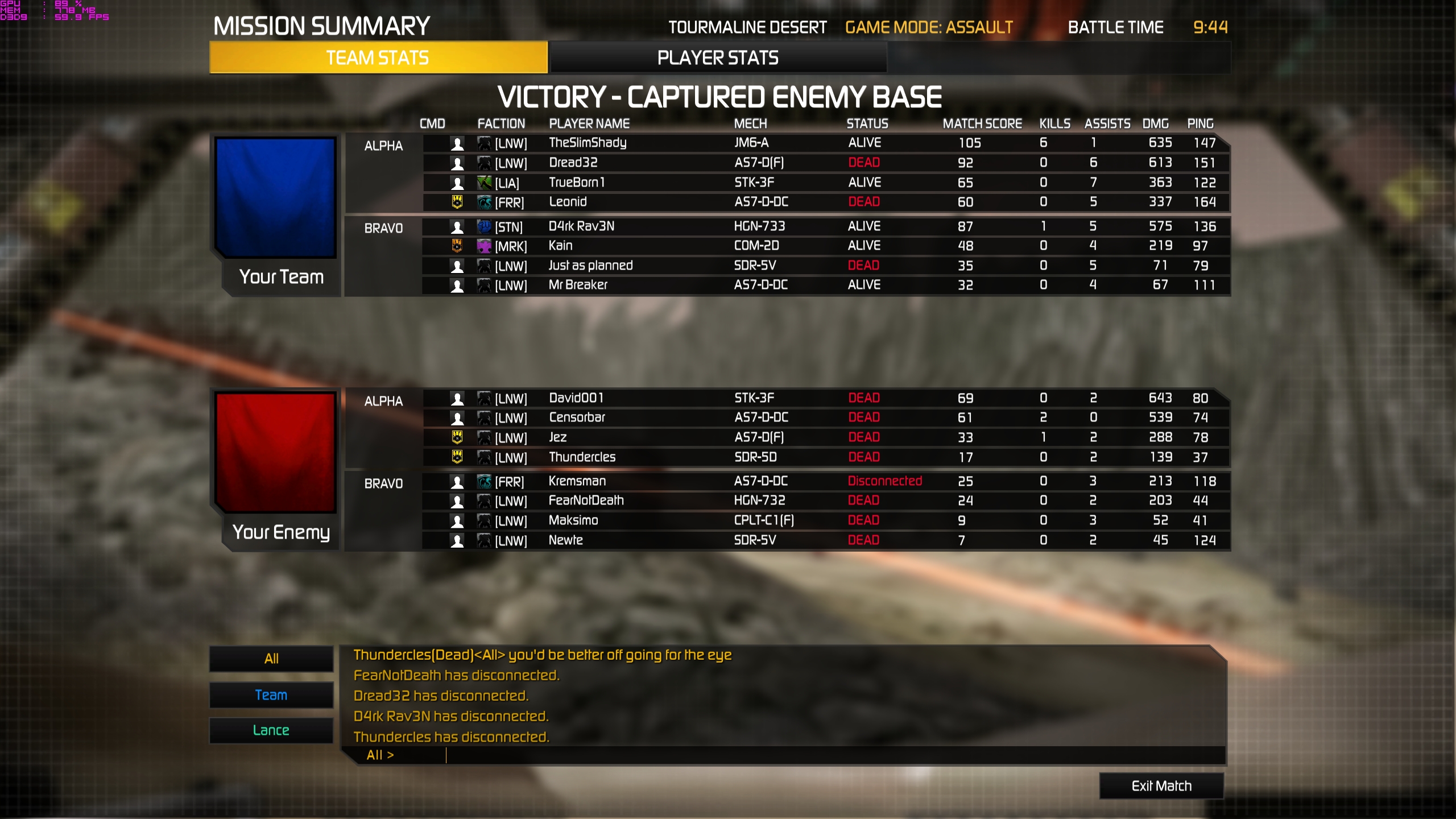Screen dimensions: 1456x819
Task: Exit the match
Action: 1161,785
